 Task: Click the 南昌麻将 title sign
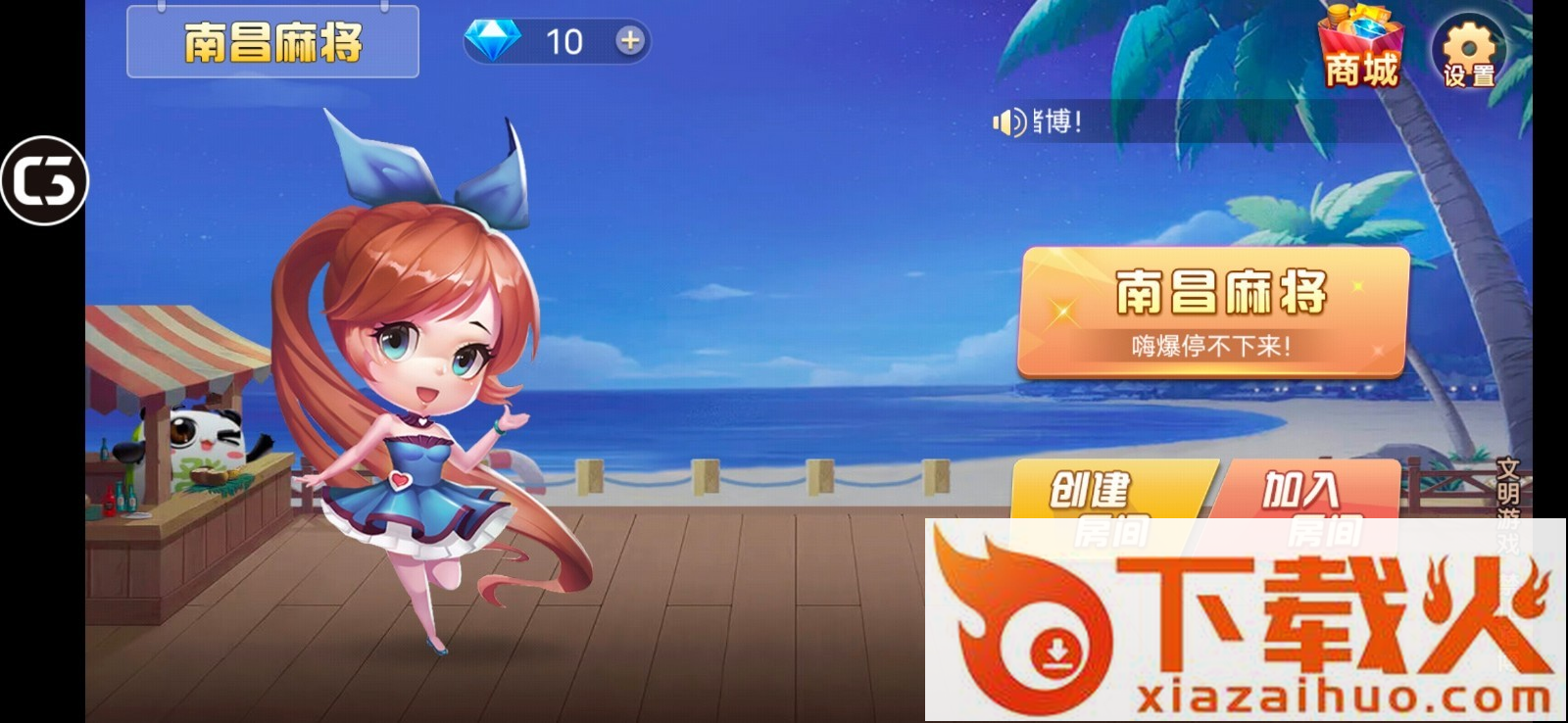coord(272,42)
